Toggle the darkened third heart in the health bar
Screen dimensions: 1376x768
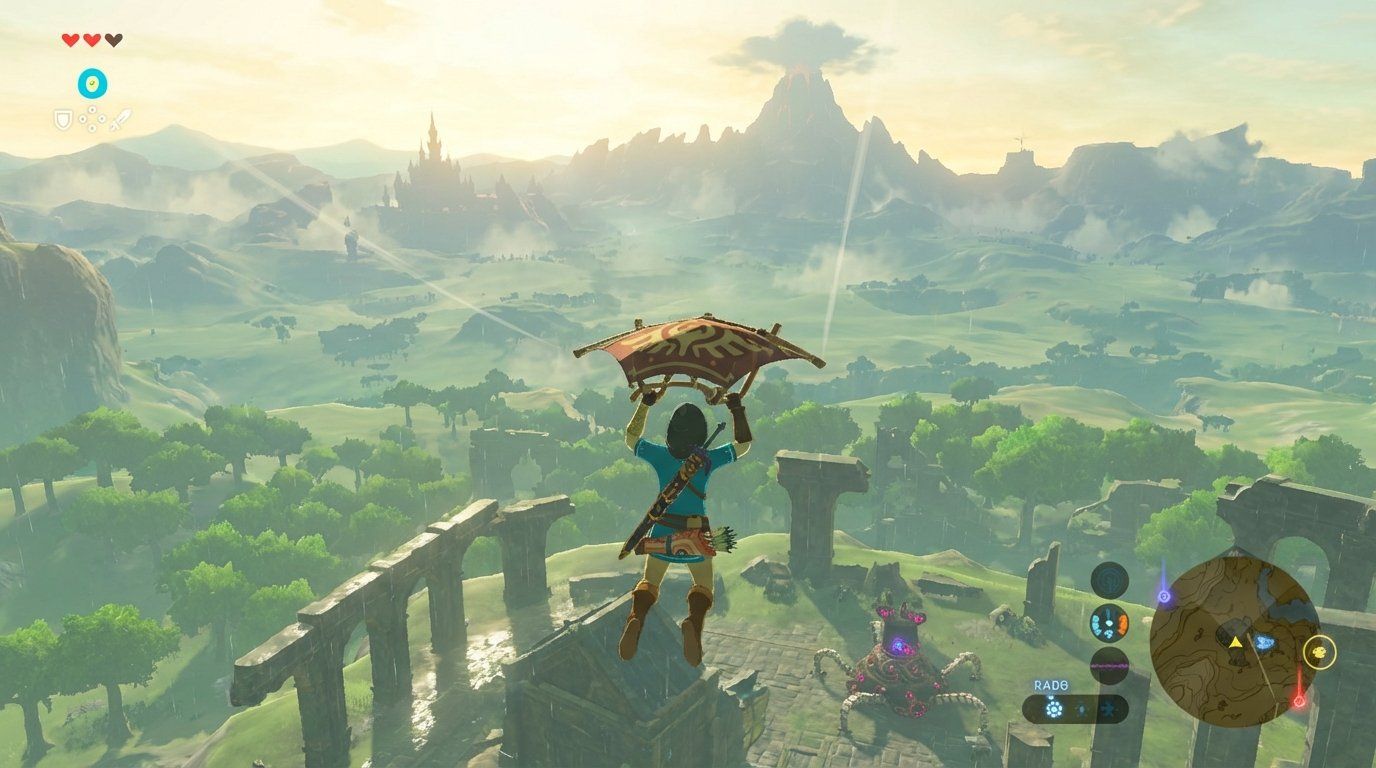pos(114,40)
